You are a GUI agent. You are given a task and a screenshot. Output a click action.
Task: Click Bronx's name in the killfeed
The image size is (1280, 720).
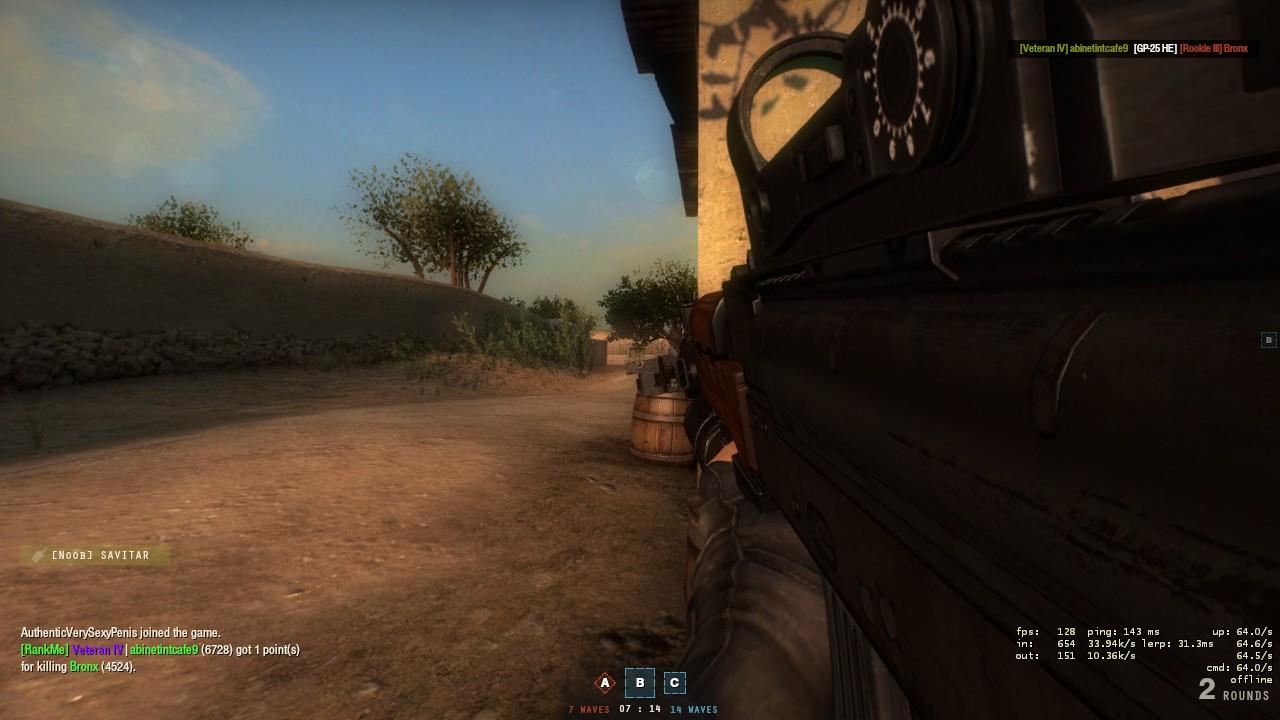[x=1237, y=47]
